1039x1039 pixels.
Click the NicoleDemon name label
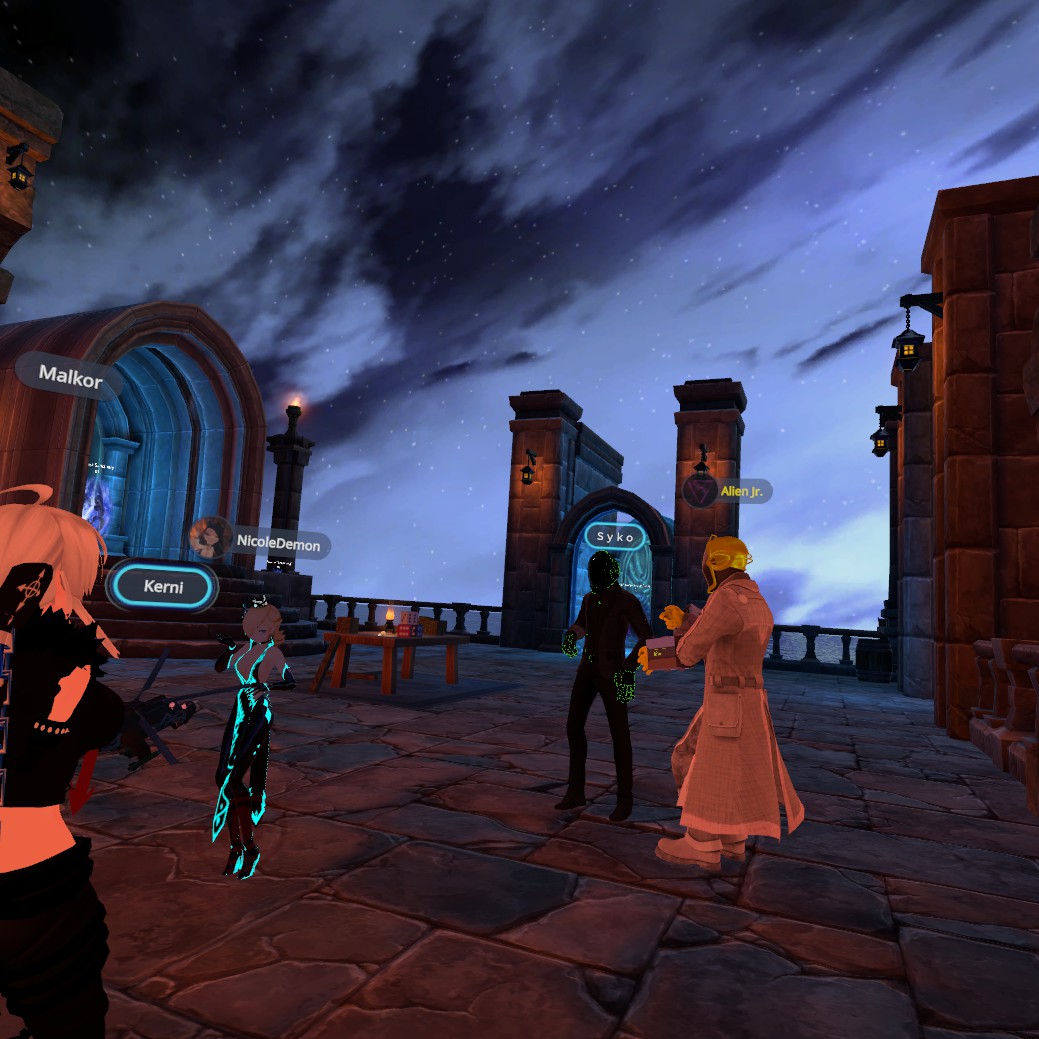pyautogui.click(x=279, y=544)
